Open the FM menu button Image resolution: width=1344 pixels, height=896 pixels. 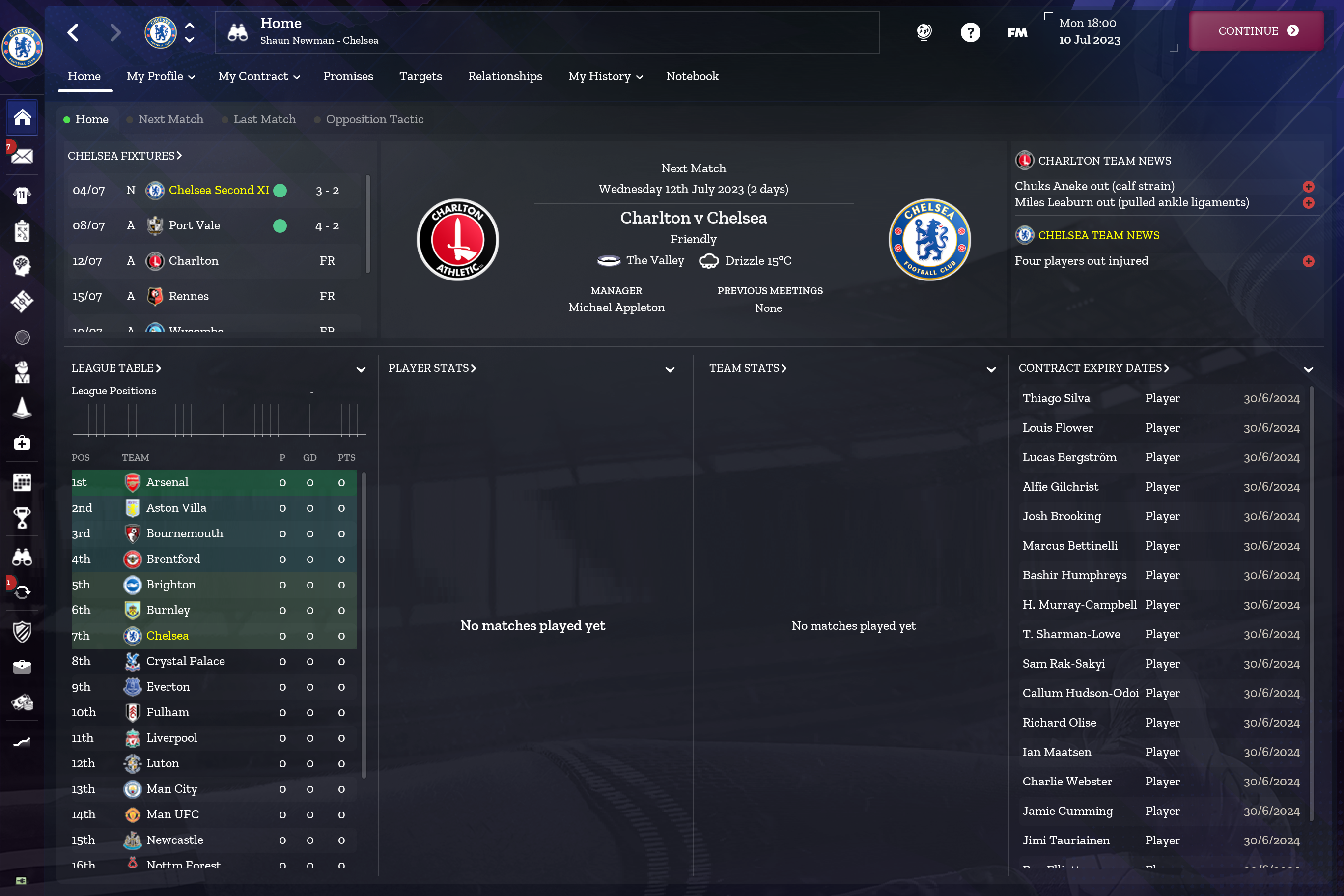(x=1016, y=32)
